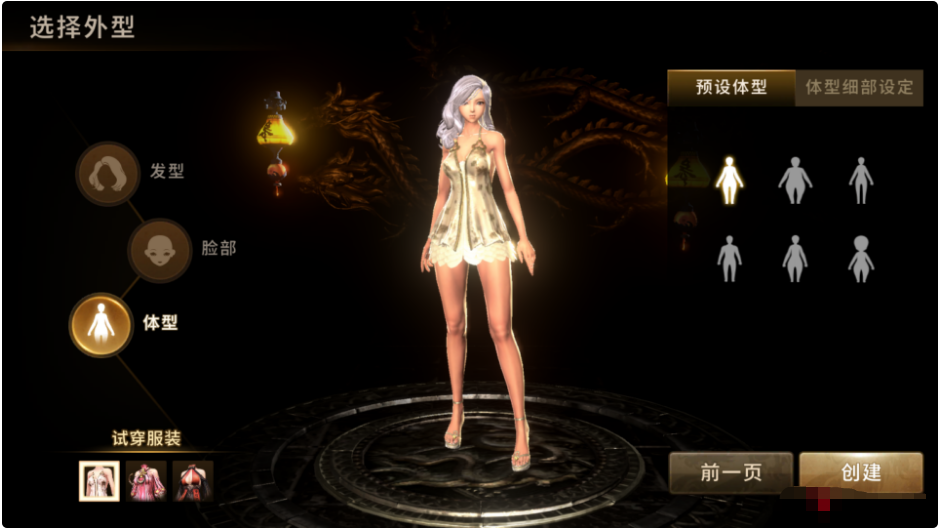Switch to the 预设体型 tab
Viewport: 939px width, 528px height.
coord(731,88)
